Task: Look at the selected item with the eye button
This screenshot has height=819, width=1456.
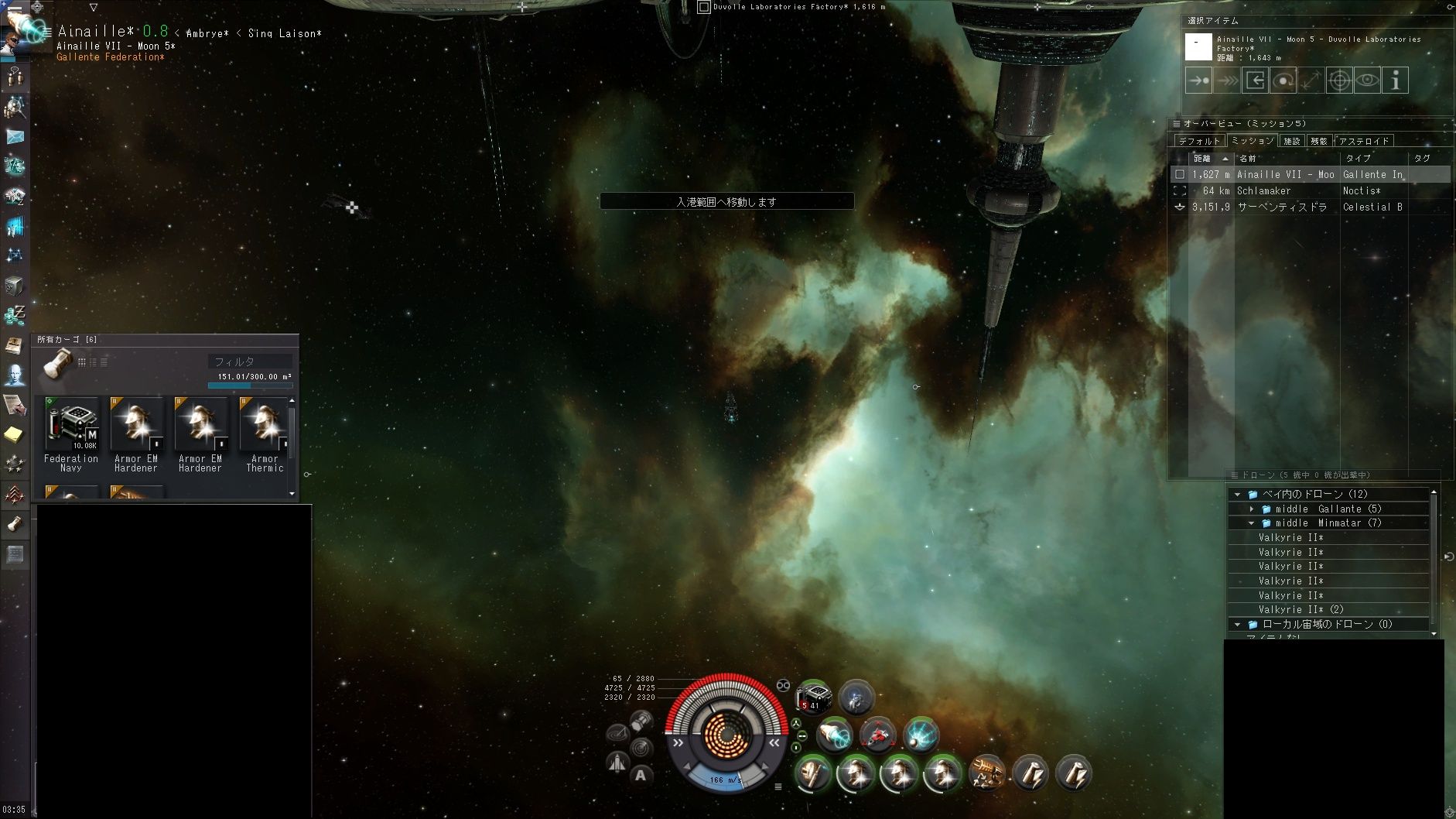Action: tap(1367, 81)
